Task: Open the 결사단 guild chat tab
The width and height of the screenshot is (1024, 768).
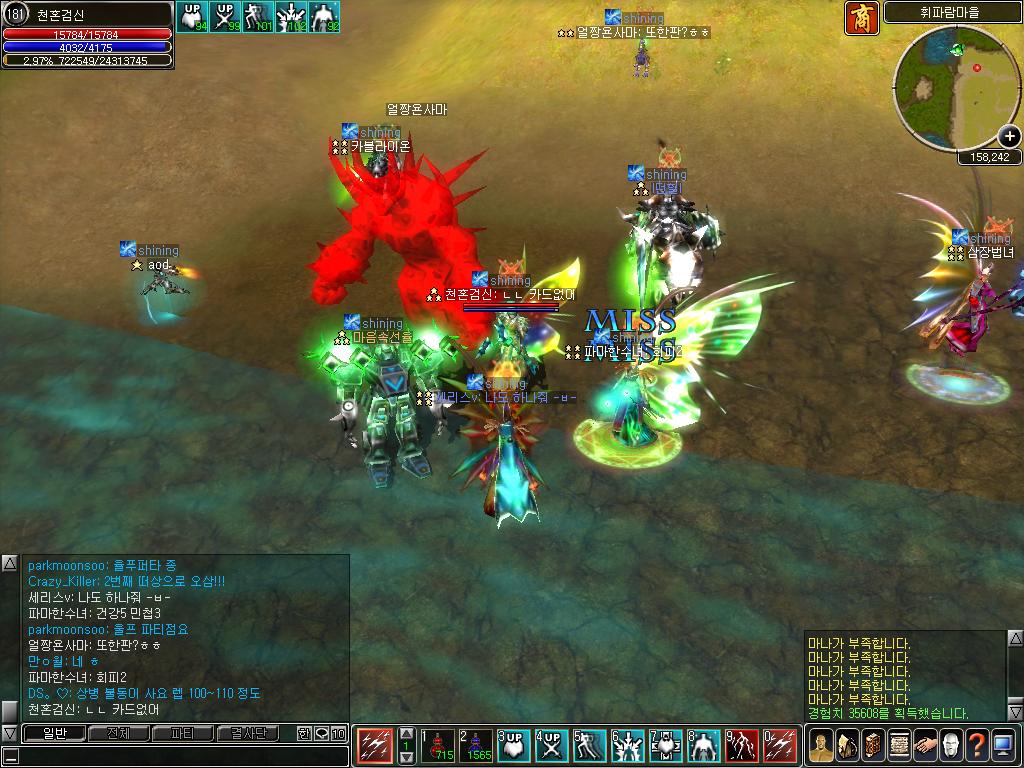Action: point(247,734)
